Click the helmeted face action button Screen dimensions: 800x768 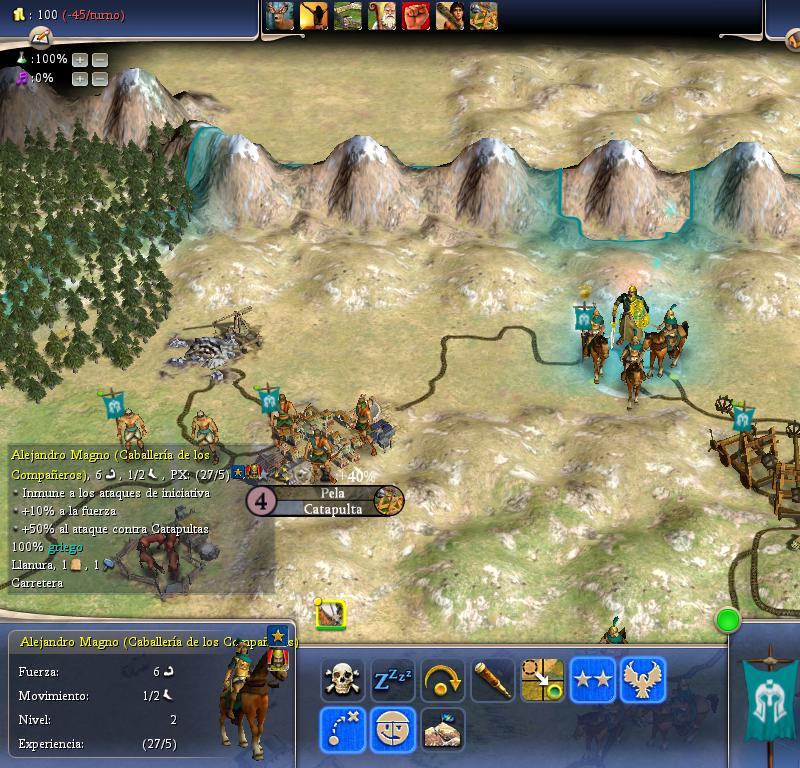coord(393,729)
